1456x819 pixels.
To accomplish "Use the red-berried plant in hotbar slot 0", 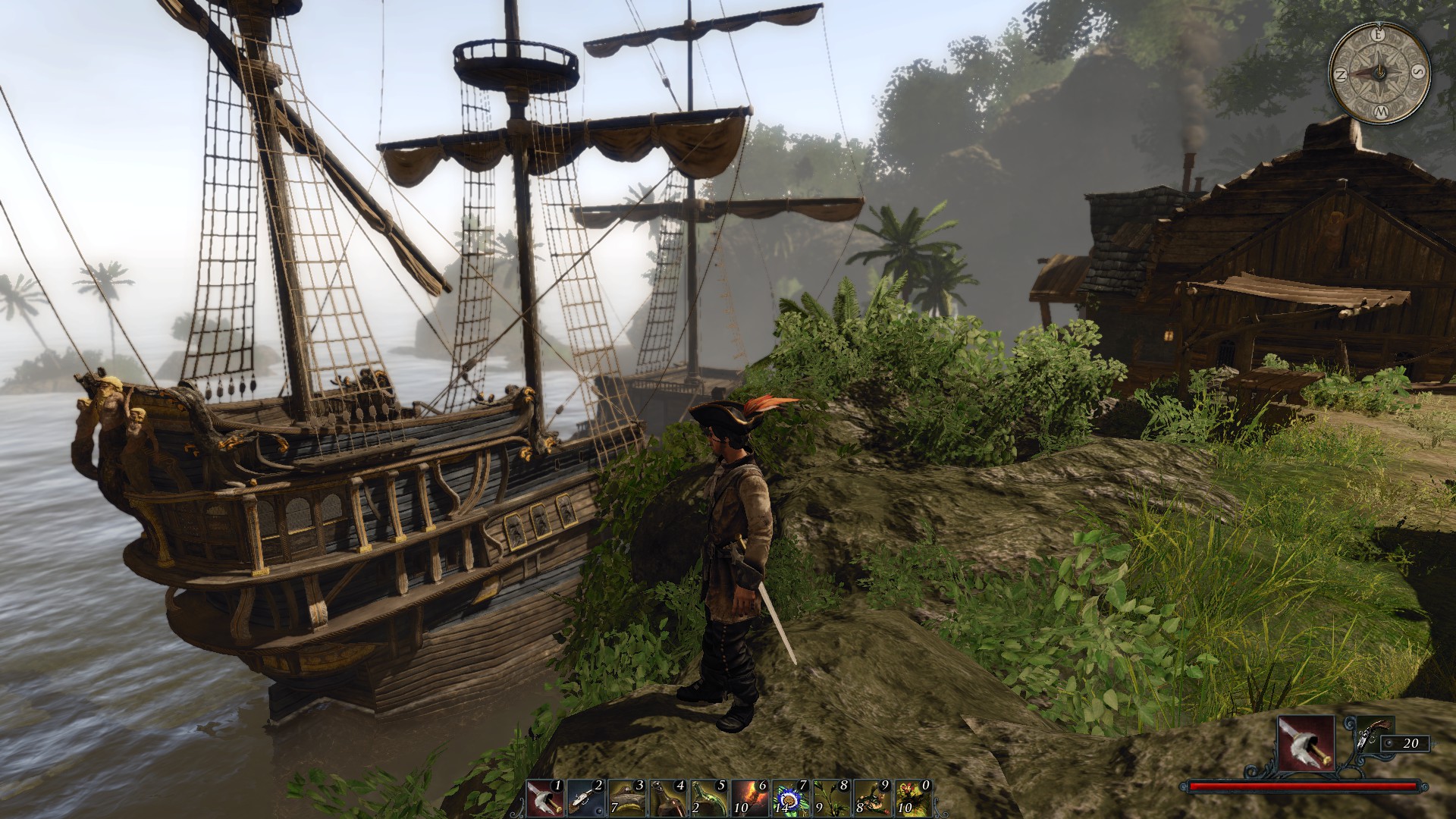I will [914, 799].
